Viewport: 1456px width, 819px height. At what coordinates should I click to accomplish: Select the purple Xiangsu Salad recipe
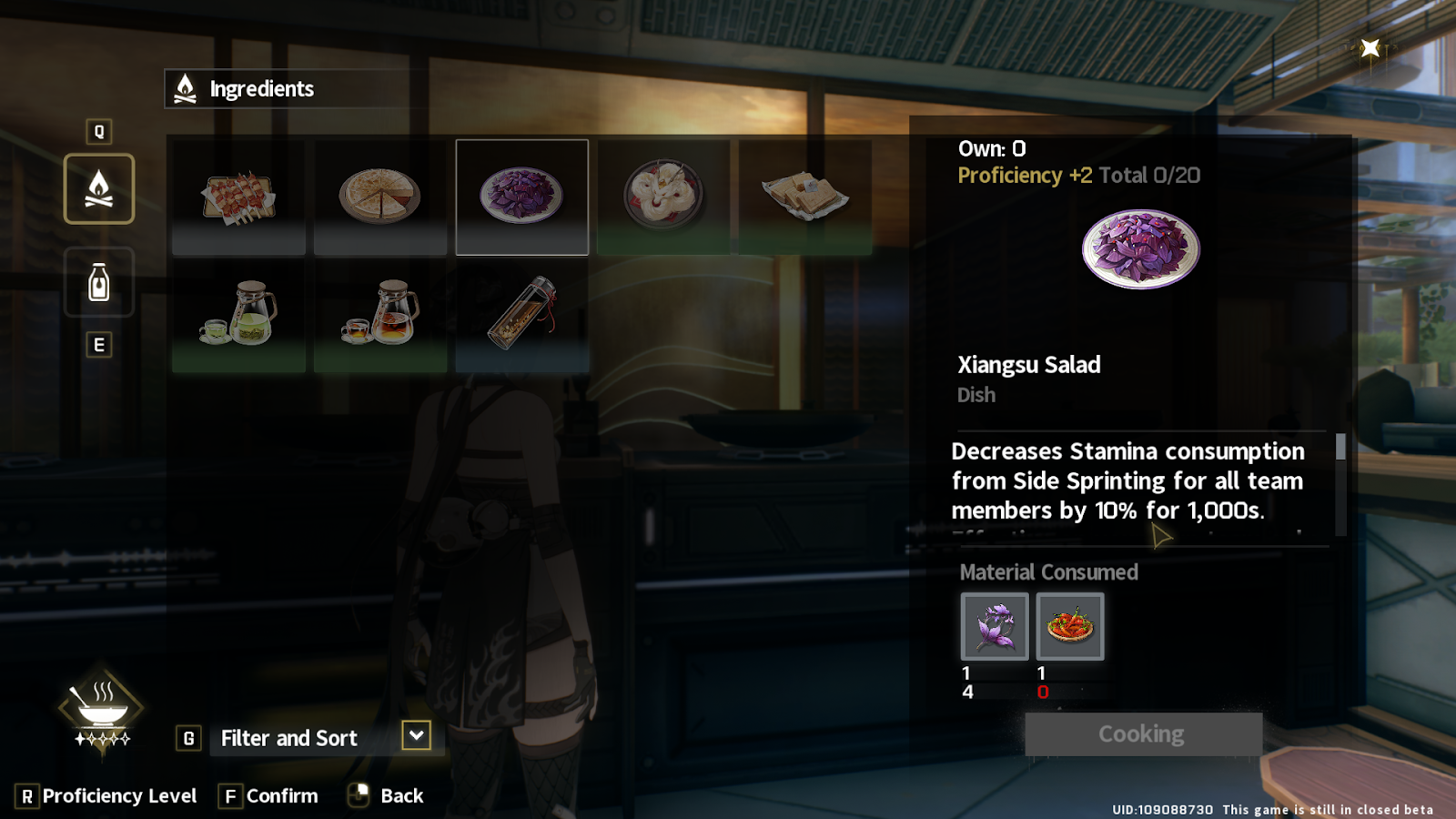pyautogui.click(x=521, y=197)
